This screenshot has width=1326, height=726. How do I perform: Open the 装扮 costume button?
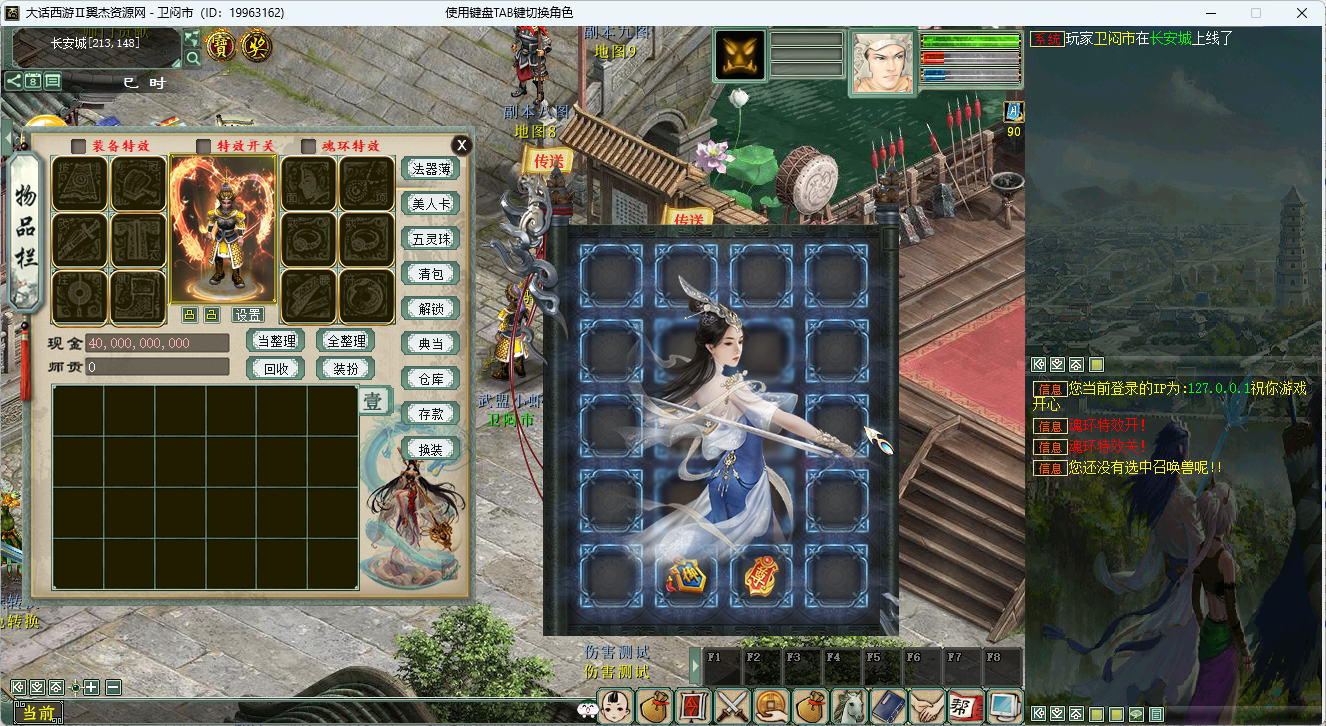pos(345,367)
